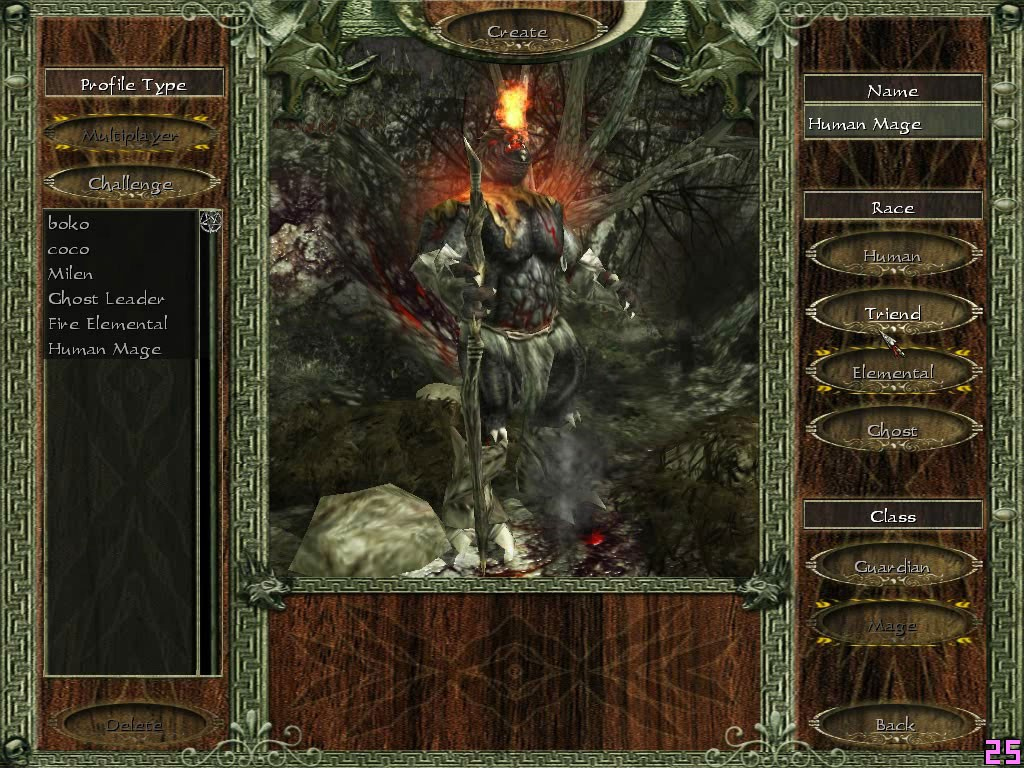Highlight the Human Mage profile in list

[104, 349]
